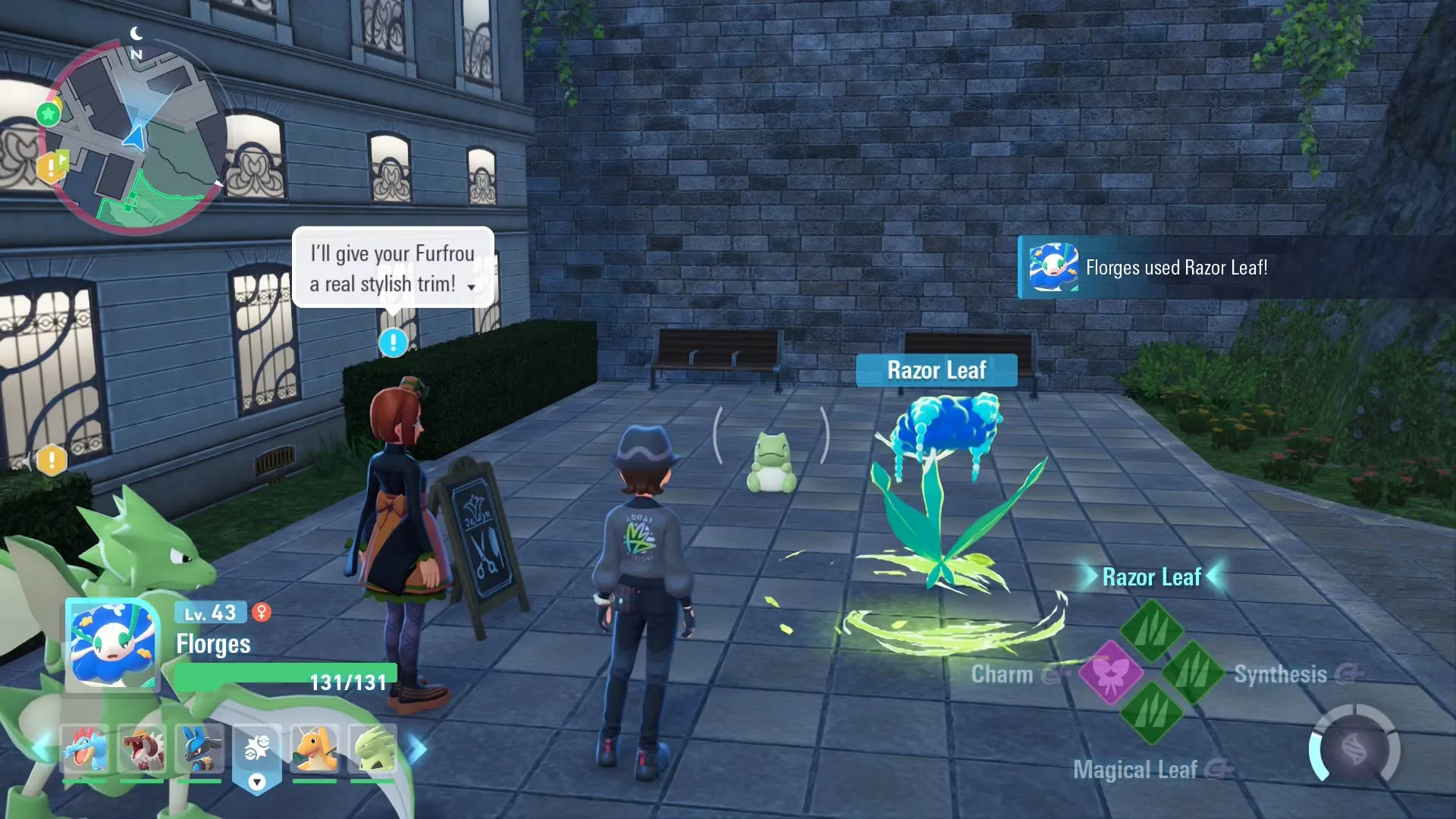The height and width of the screenshot is (819, 1456).
Task: Select Florges active portrait
Action: 112,645
